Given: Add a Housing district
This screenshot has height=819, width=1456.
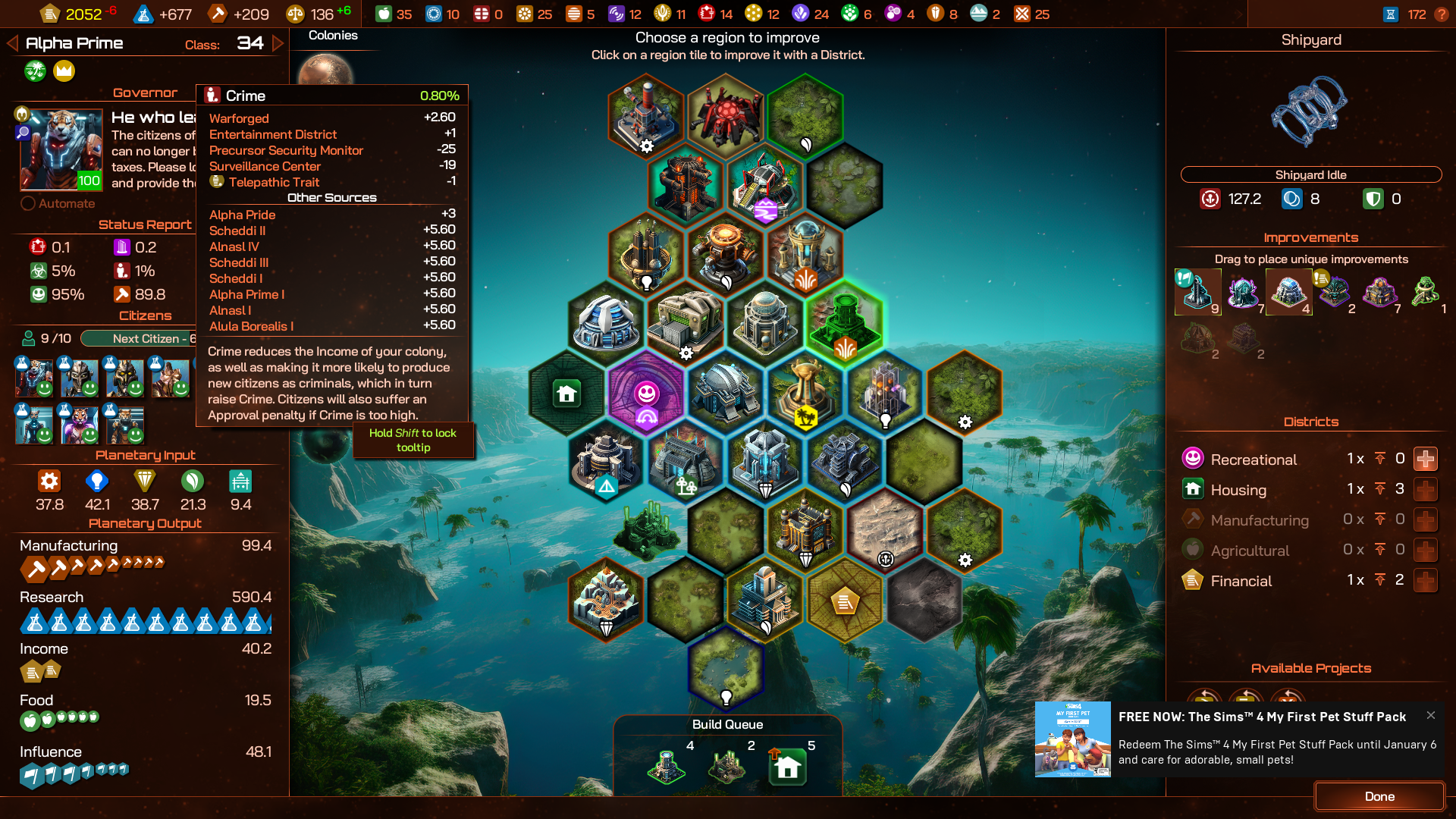Looking at the screenshot, I should tap(1426, 489).
